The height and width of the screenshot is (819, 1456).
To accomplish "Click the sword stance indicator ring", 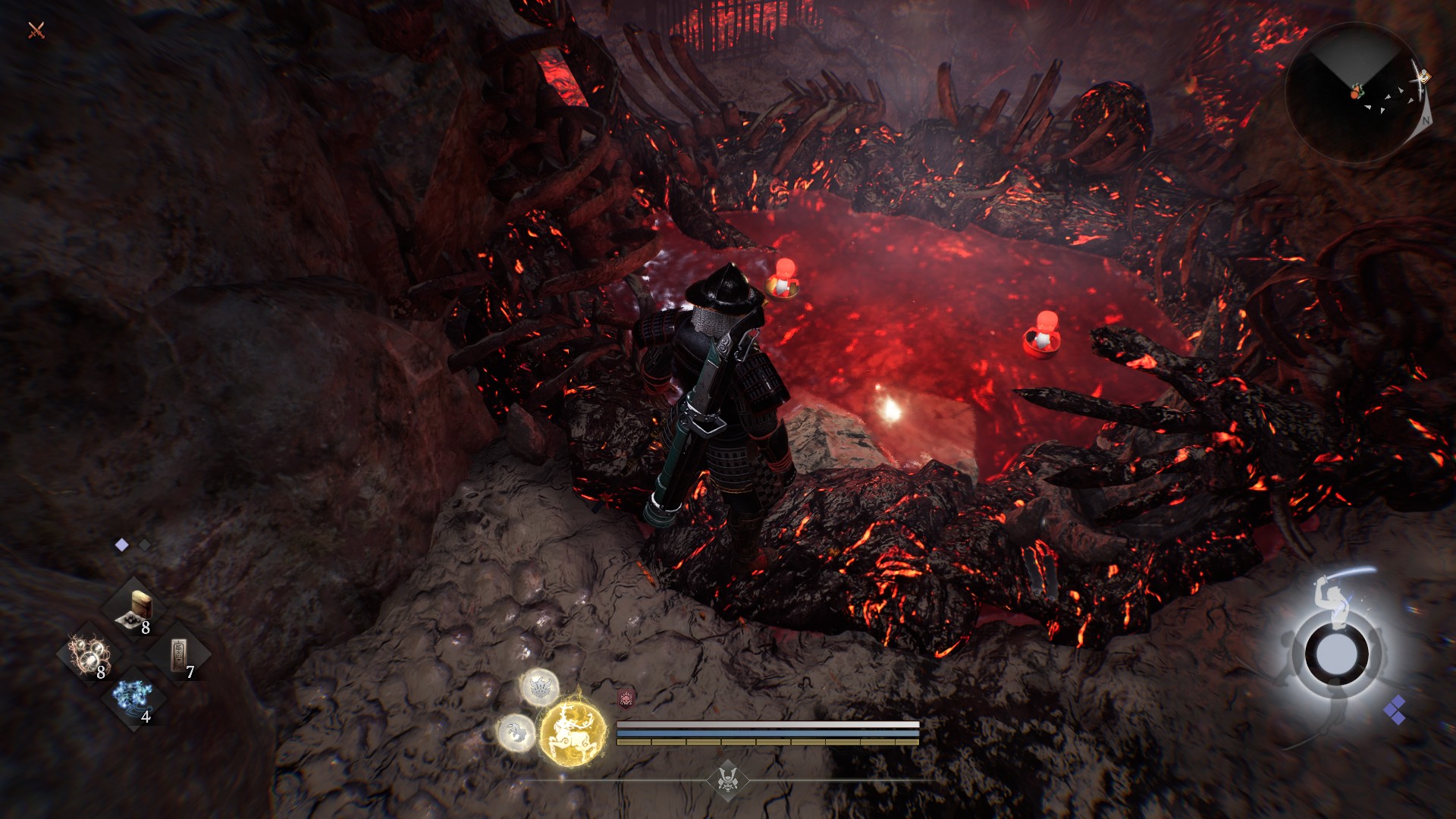I will pos(1336,654).
